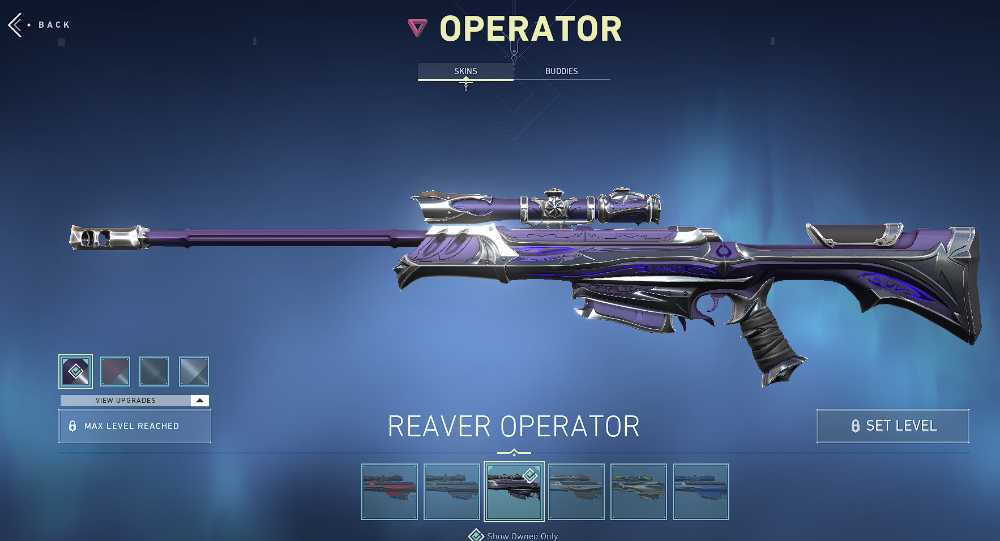Pick the blue-accented Operator skin thumbnail
1000x541 pixels.
coord(701,491)
